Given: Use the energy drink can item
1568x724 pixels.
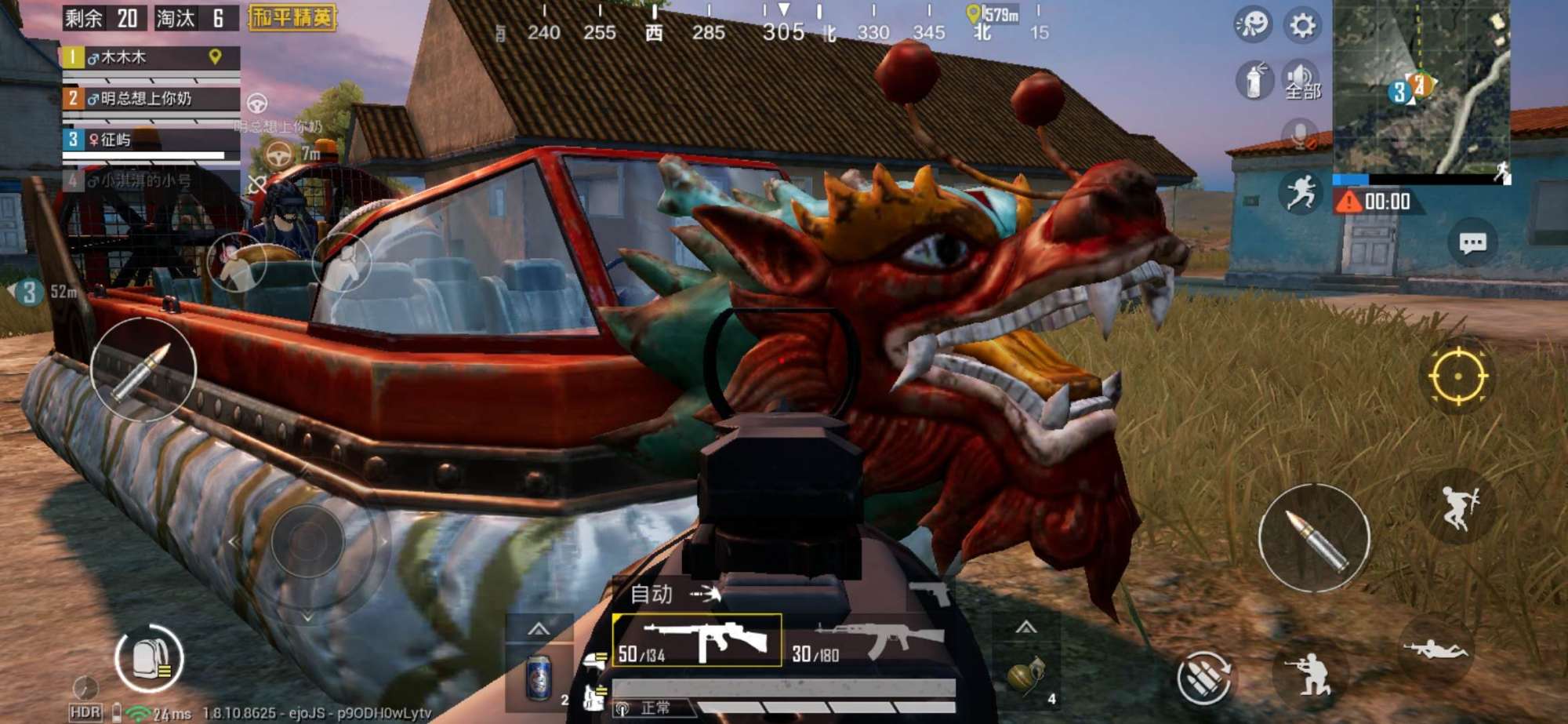Looking at the screenshot, I should pos(538,677).
